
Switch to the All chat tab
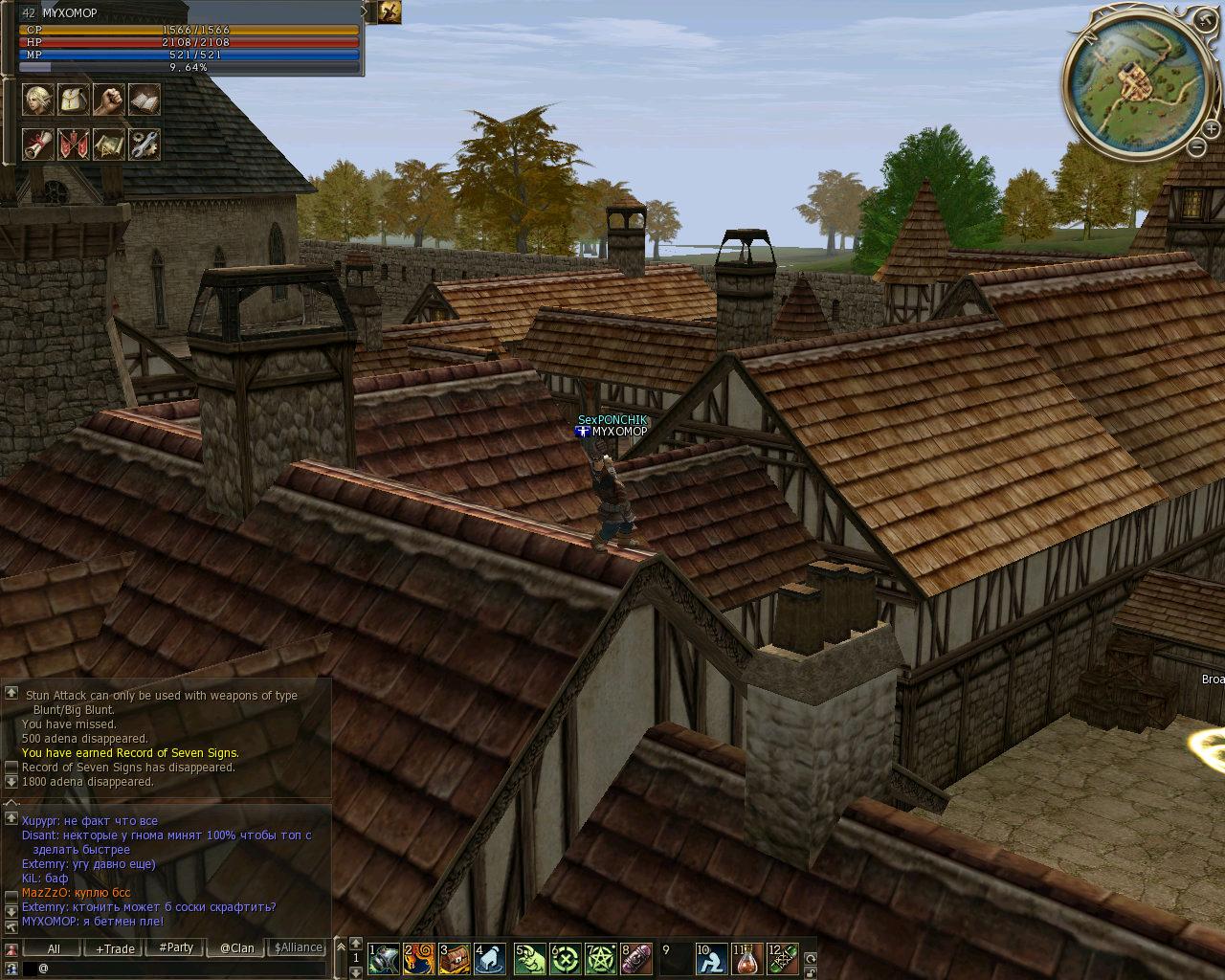[54, 948]
